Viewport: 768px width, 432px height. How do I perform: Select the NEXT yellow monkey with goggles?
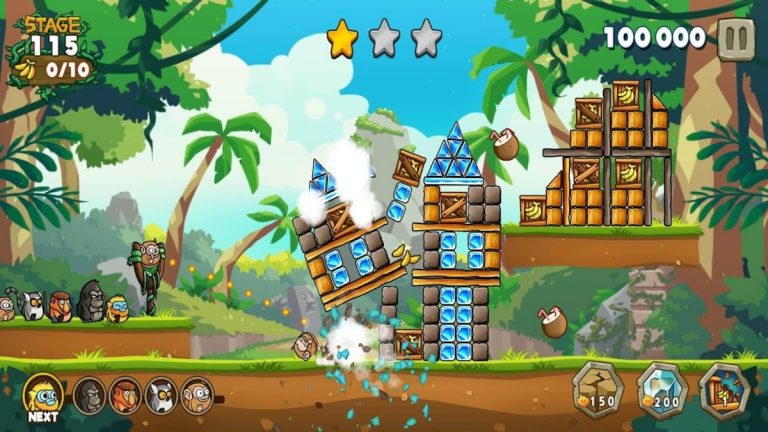coord(43,394)
